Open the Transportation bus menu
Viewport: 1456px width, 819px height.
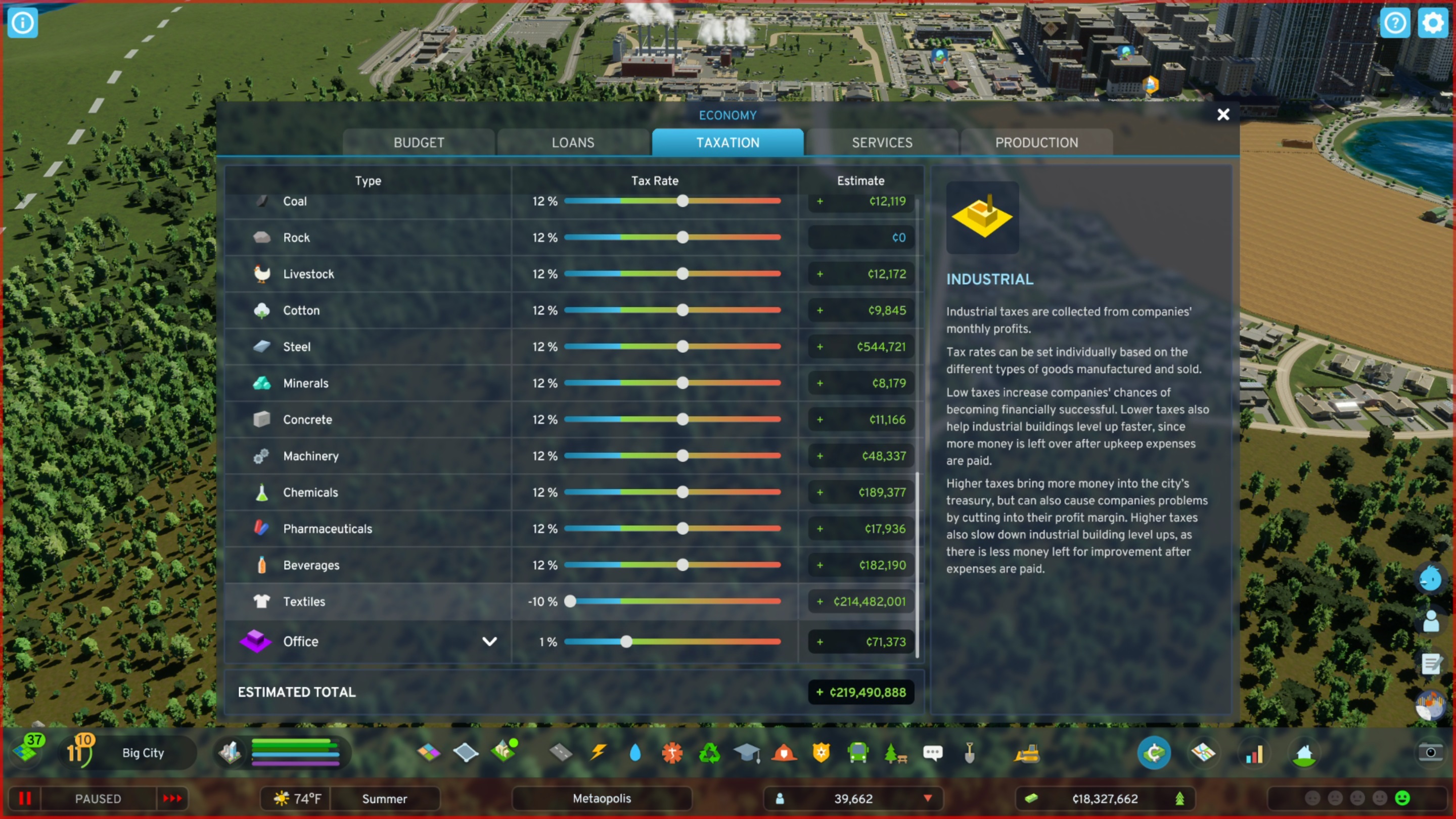click(x=858, y=753)
